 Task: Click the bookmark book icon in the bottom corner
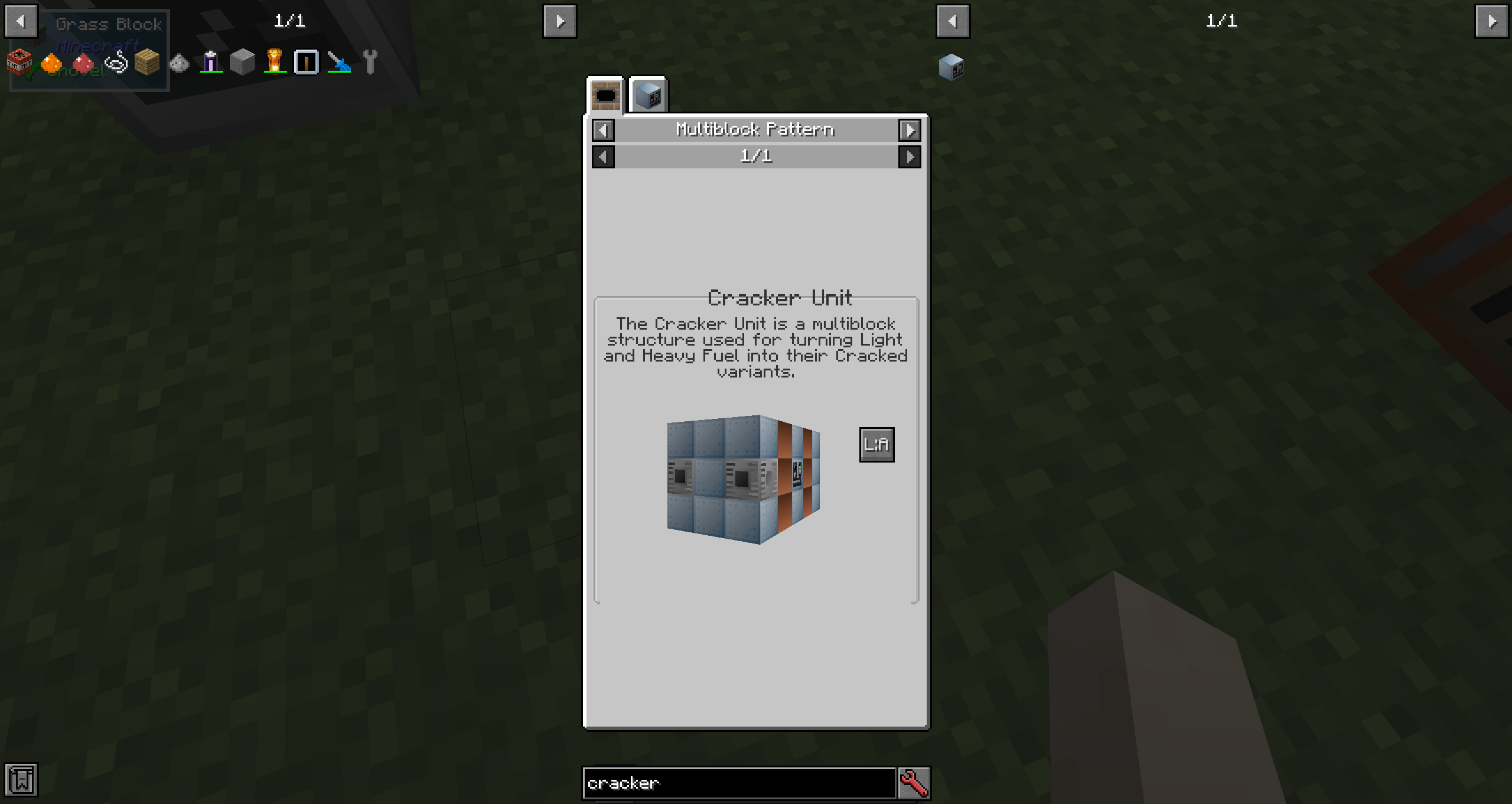(x=22, y=780)
